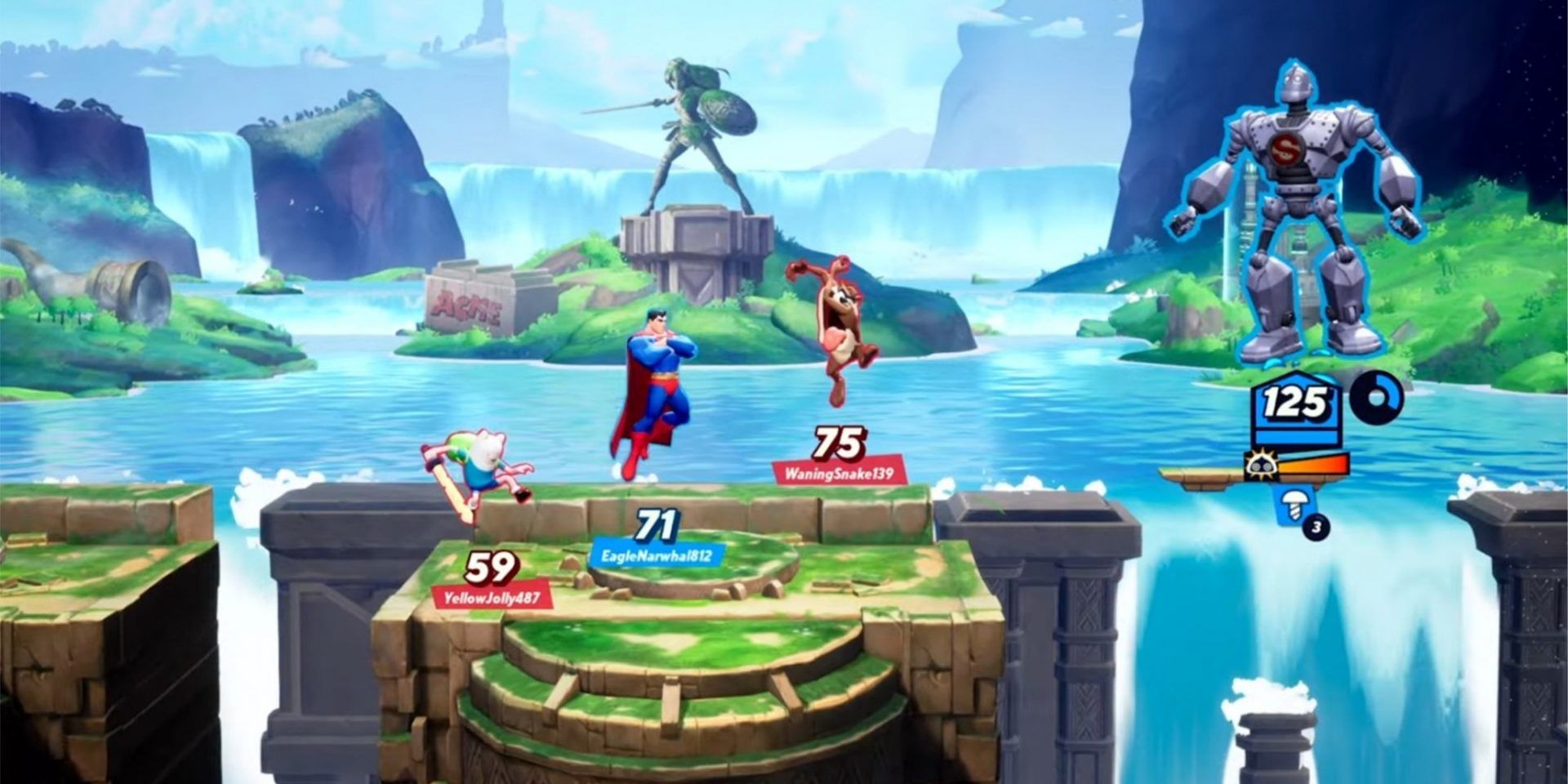Select the YellowJolly487 player name tag
This screenshot has width=1568, height=784.
pyautogui.click(x=492, y=598)
